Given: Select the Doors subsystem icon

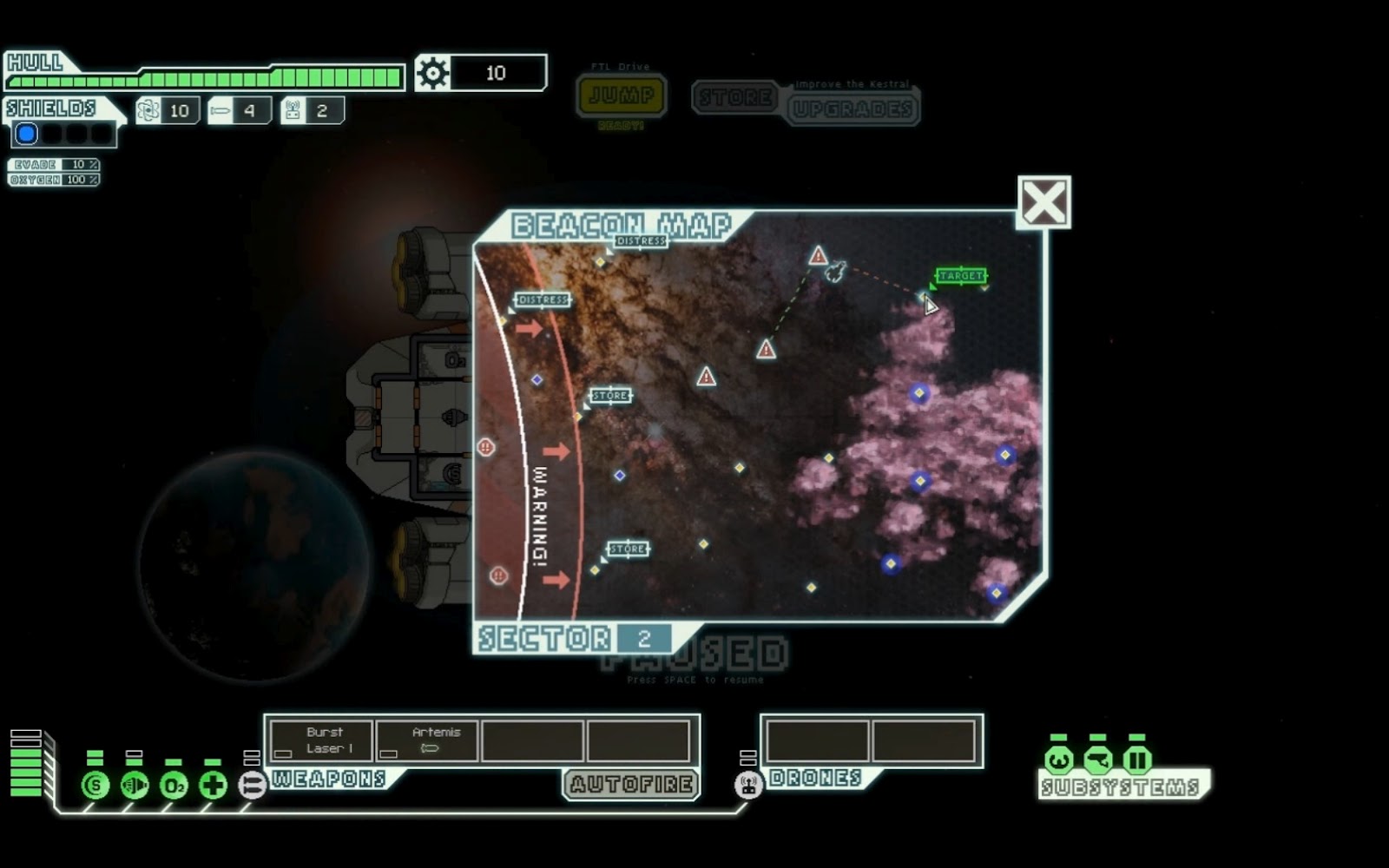Looking at the screenshot, I should tap(1138, 761).
